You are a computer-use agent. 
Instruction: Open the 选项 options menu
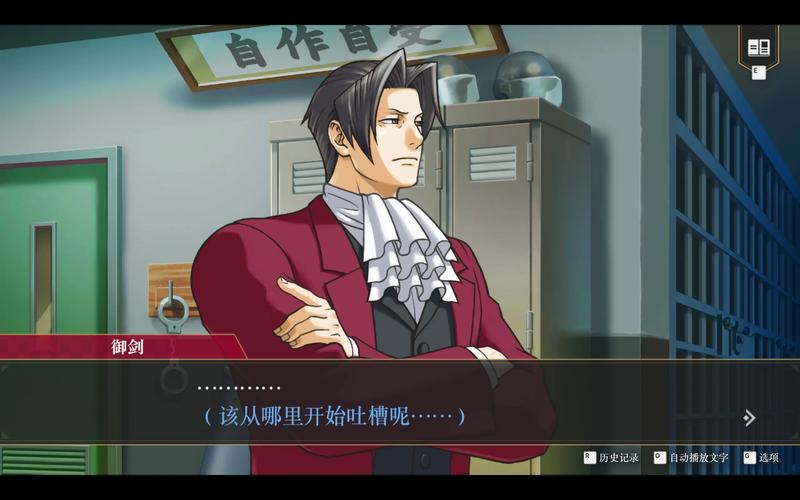(761, 457)
